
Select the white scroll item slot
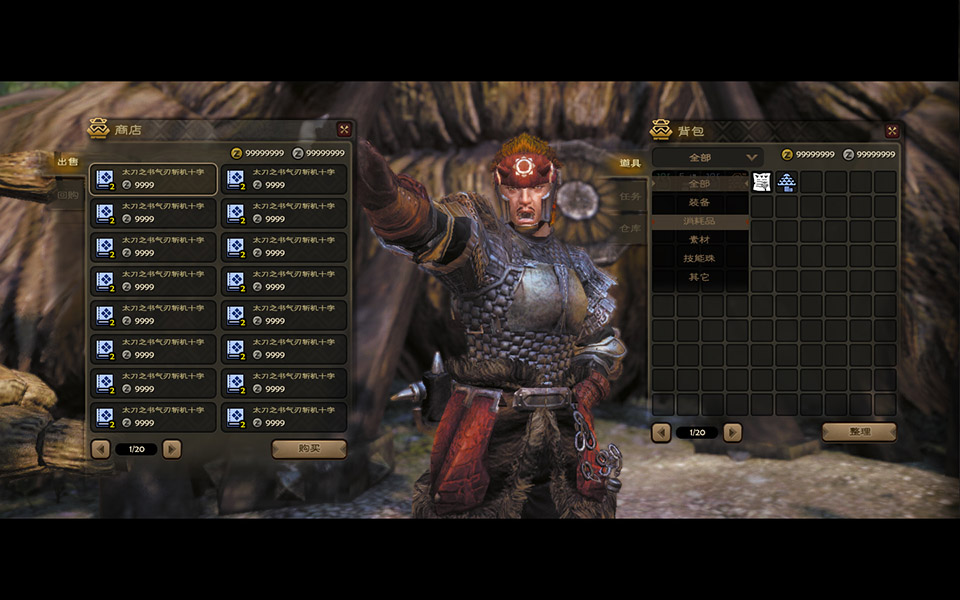762,182
